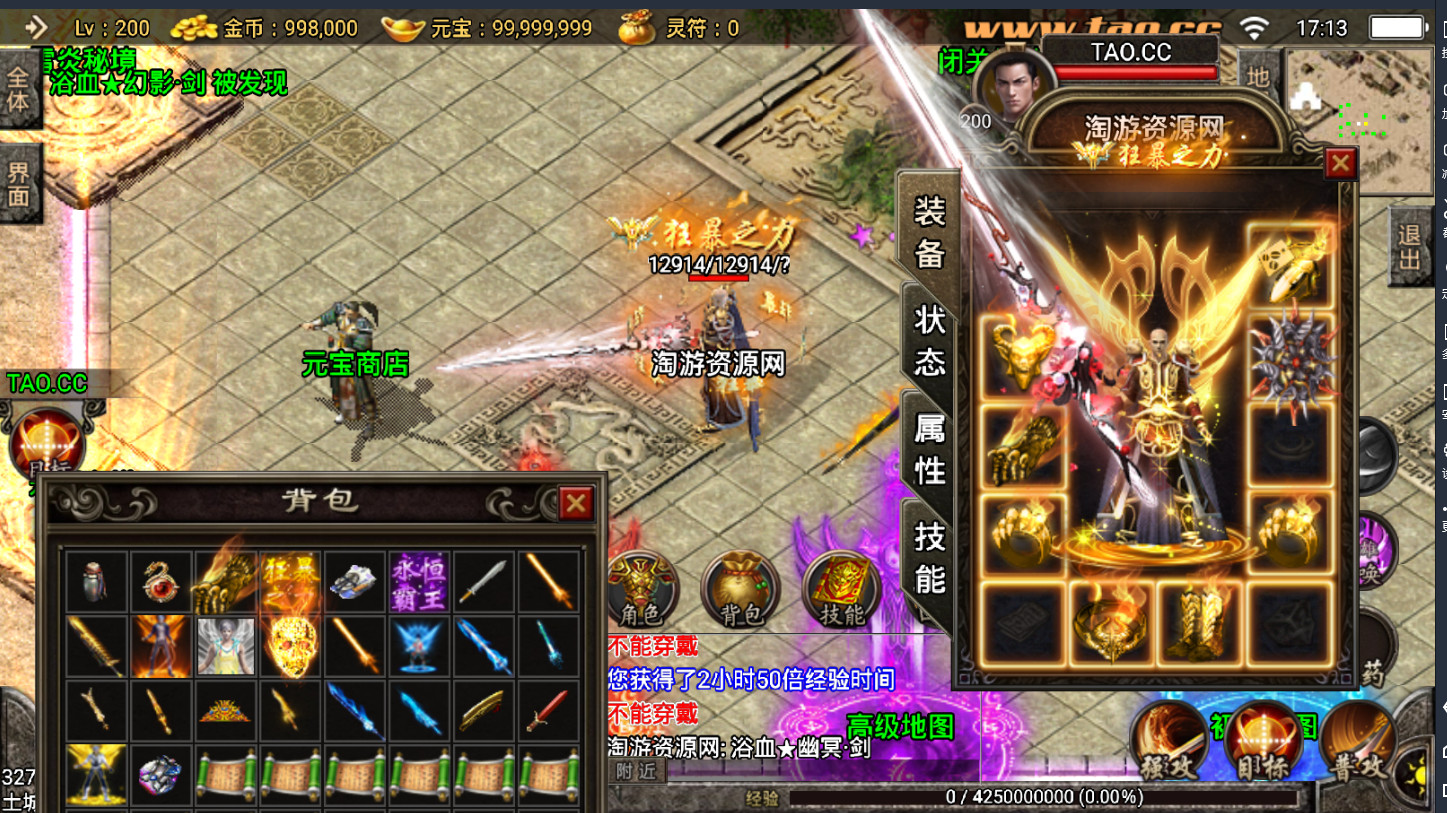This screenshot has height=813, width=1447.
Task: Select the 技能 skills tab
Action: (x=929, y=556)
